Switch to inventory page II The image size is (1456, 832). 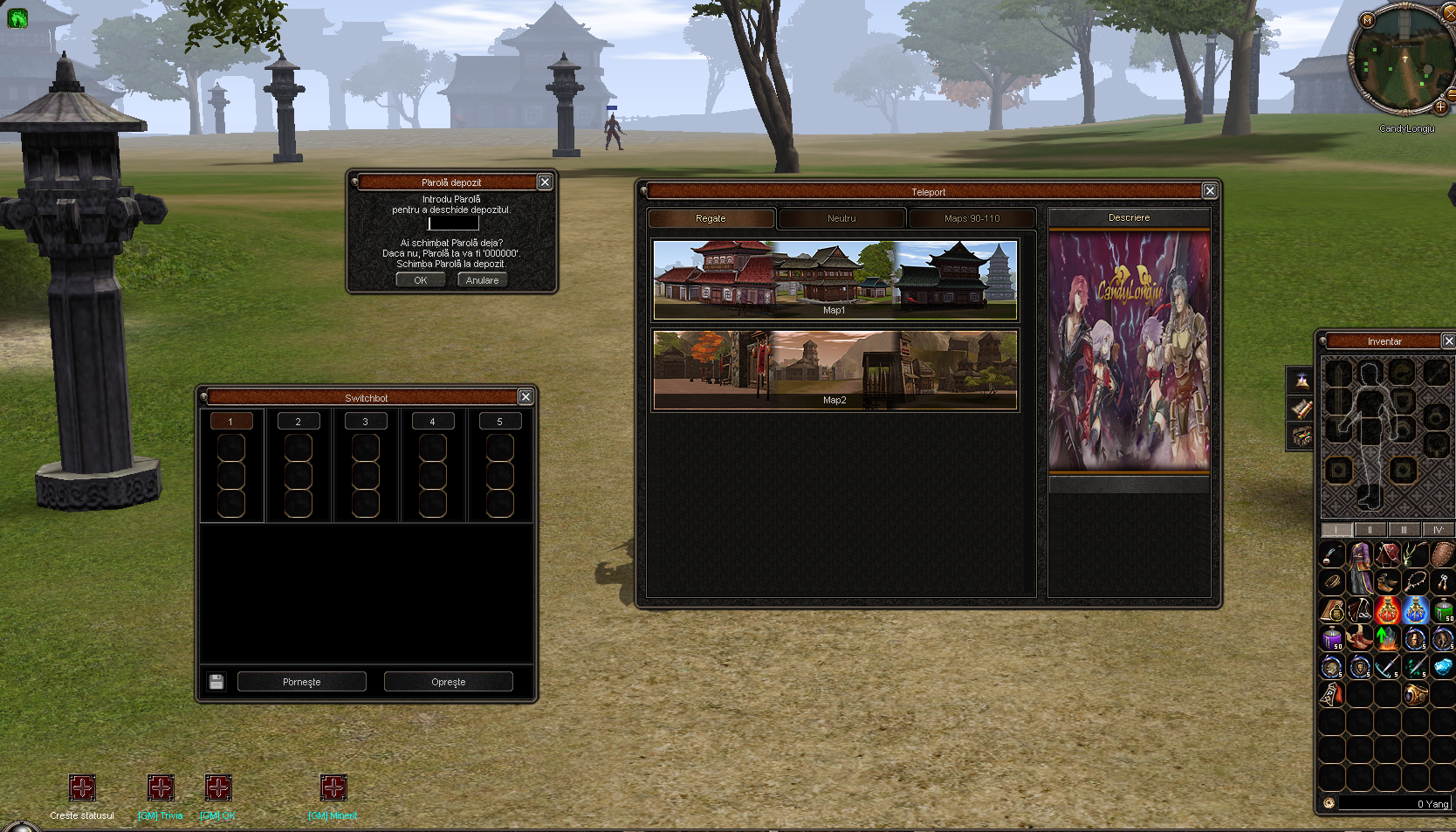tap(1370, 530)
